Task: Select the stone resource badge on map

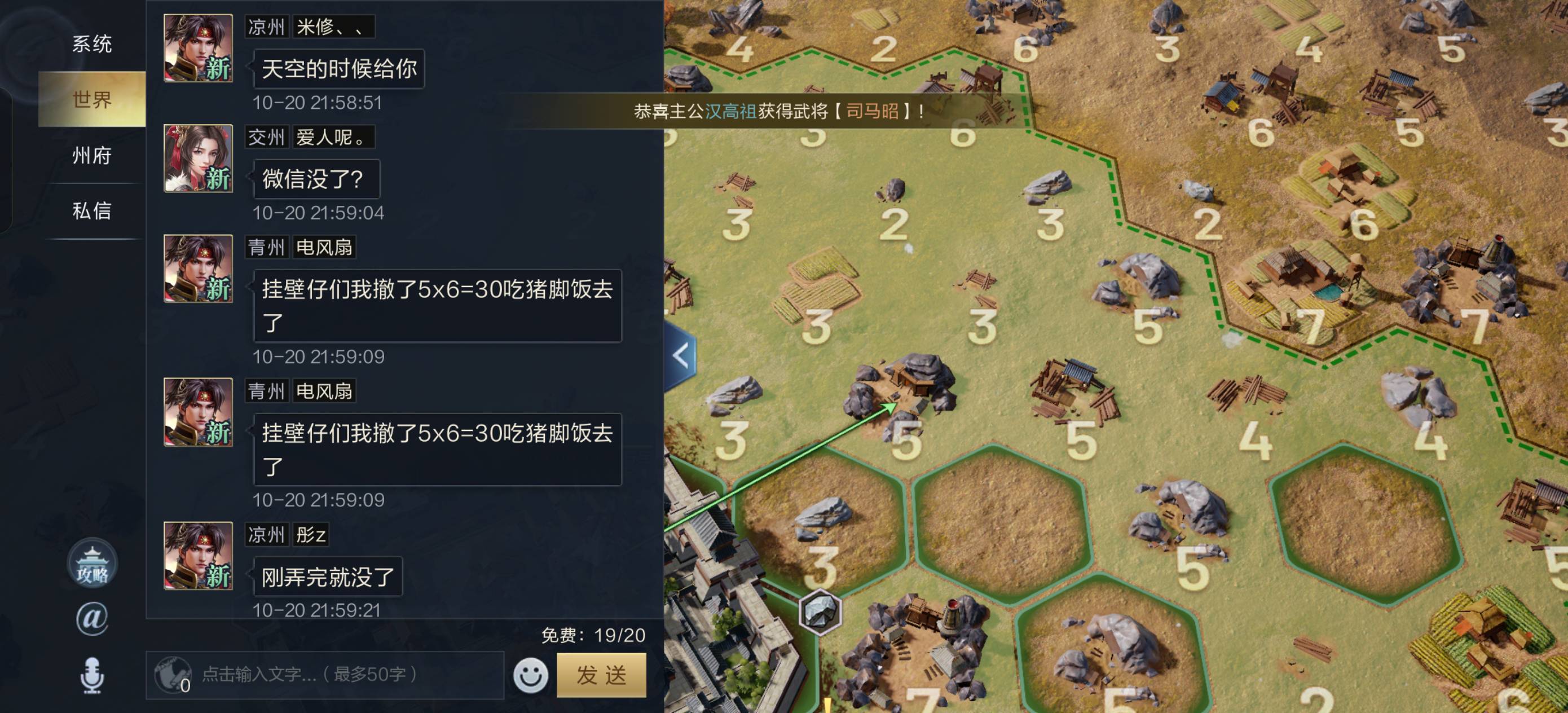Action: click(820, 612)
